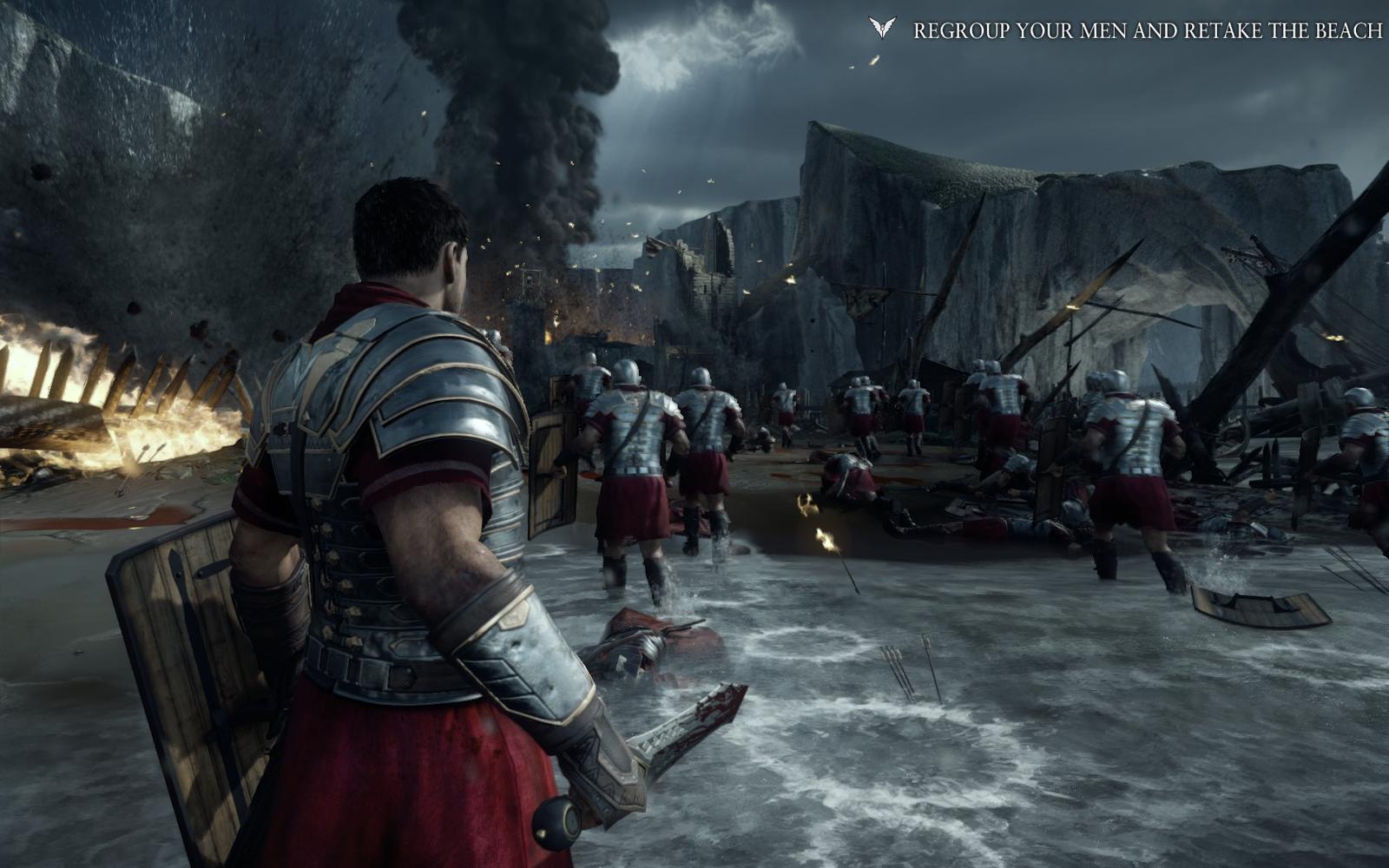
Task: Select the "Regroup your men" objective text
Action: 1147,31
